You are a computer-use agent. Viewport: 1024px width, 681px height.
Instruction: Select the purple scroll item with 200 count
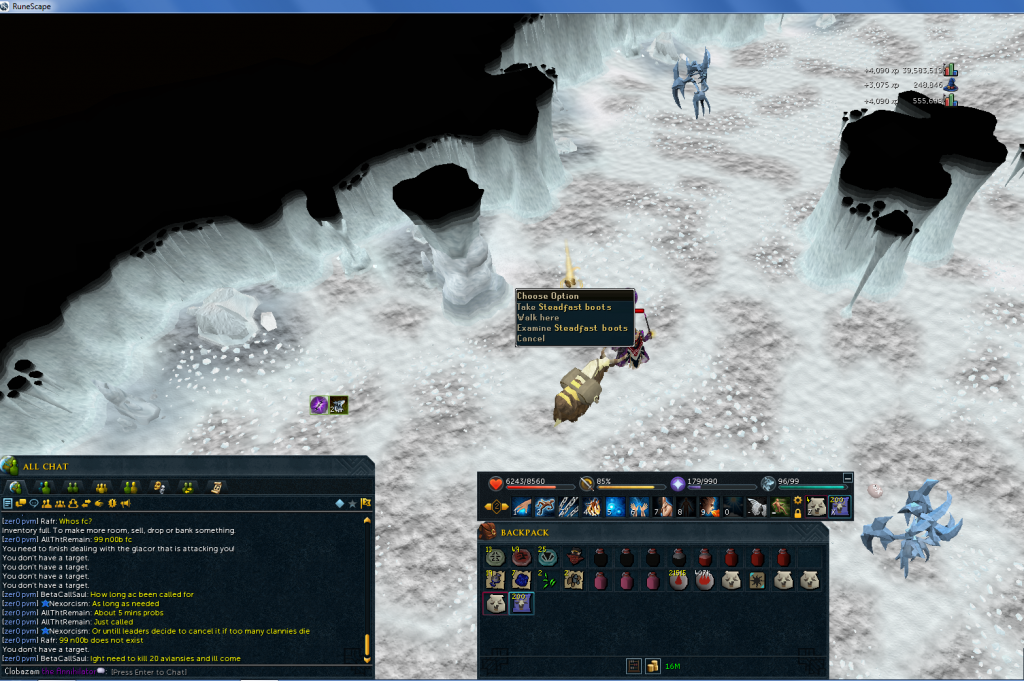tap(520, 603)
